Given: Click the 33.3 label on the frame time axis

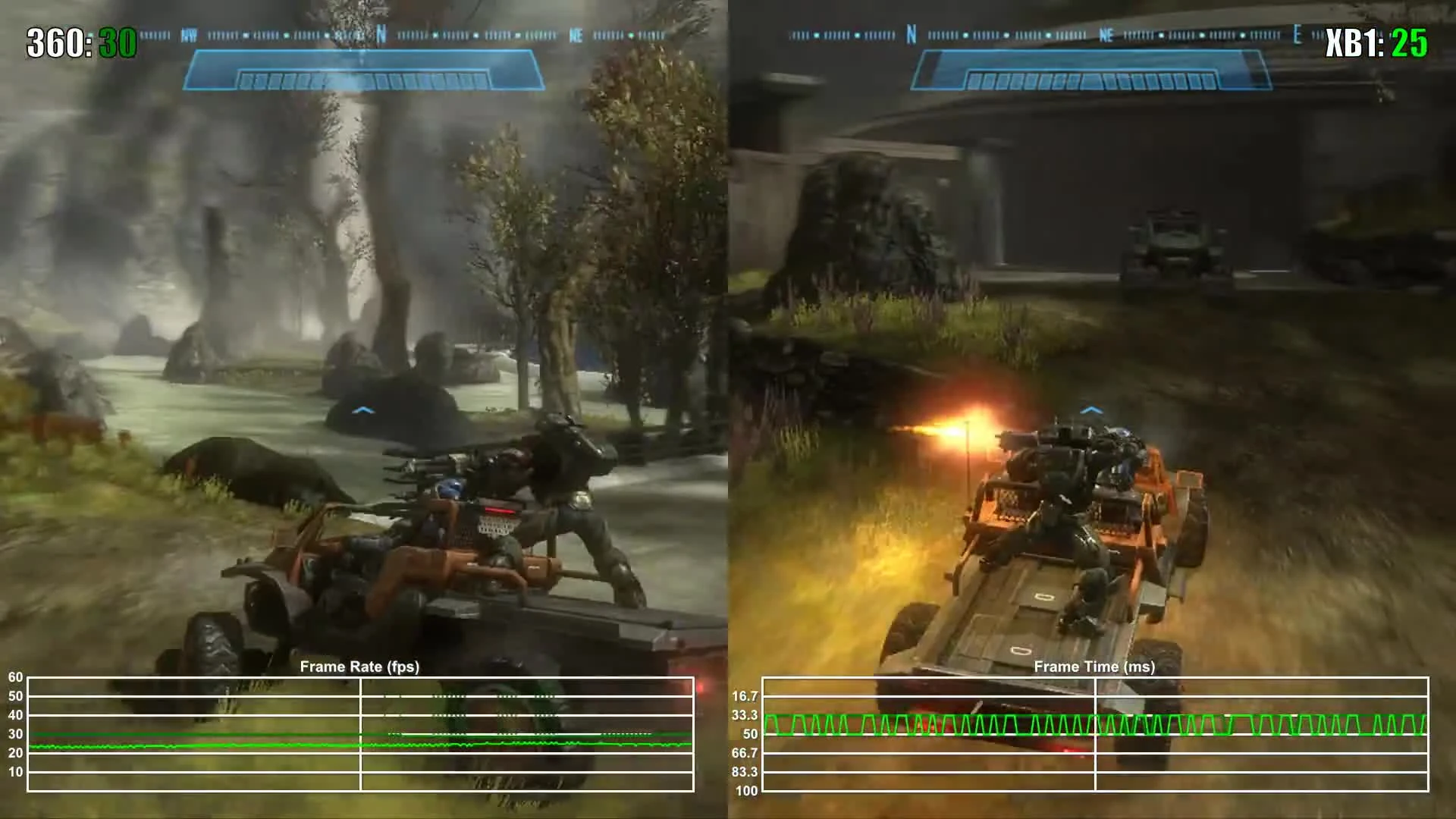Looking at the screenshot, I should pyautogui.click(x=745, y=713).
